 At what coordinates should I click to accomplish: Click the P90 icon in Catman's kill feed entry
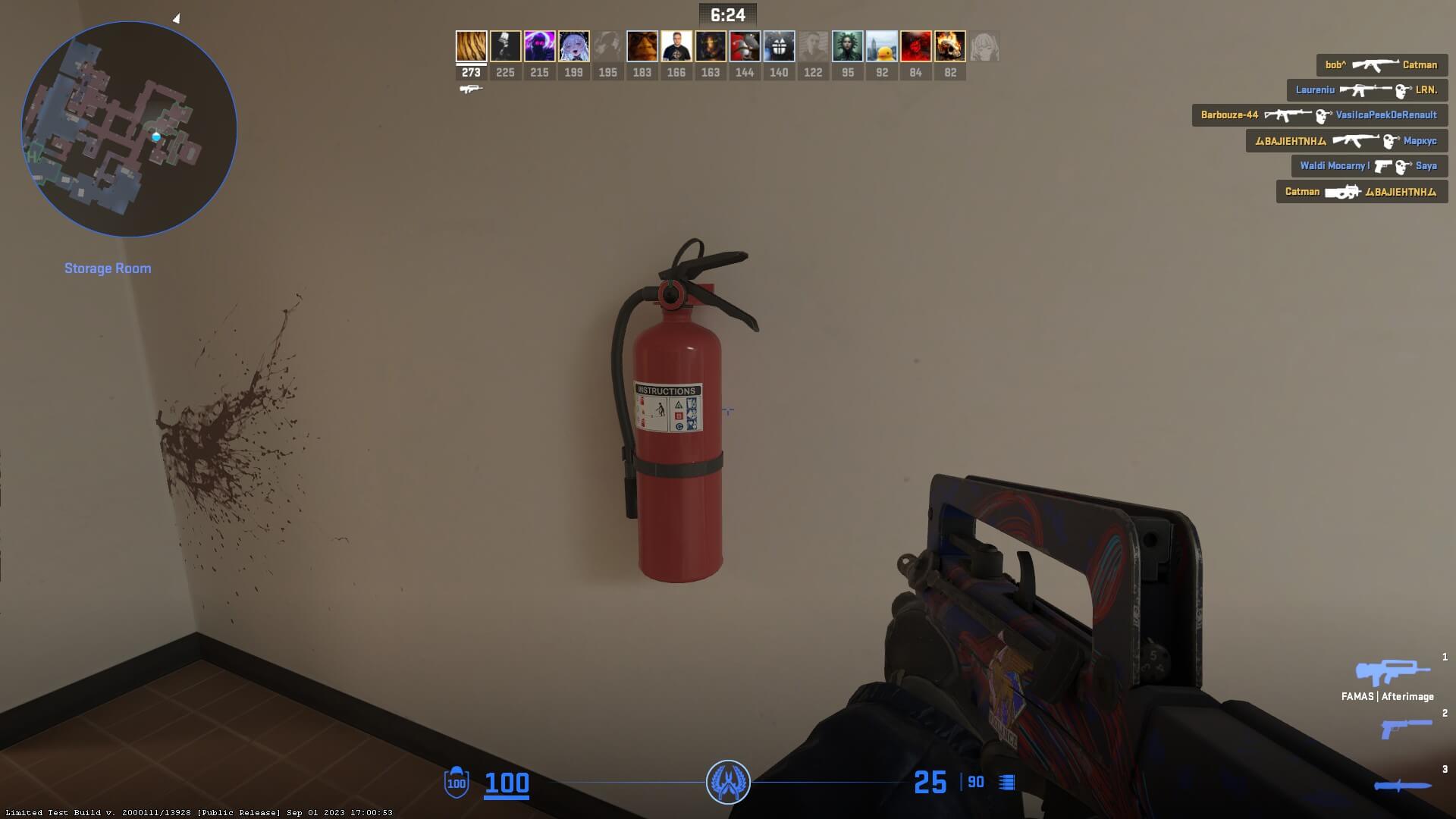click(1343, 192)
